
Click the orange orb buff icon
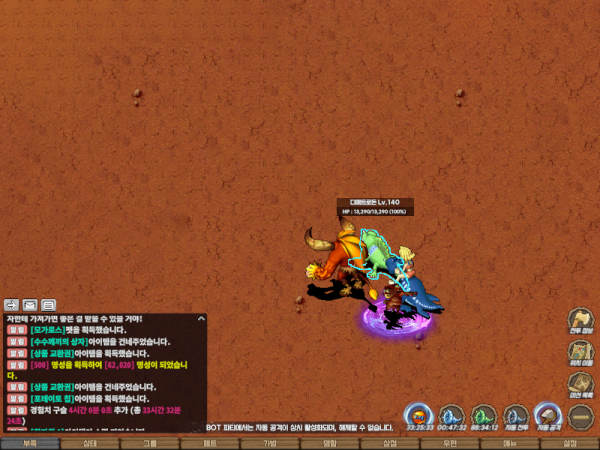click(420, 414)
